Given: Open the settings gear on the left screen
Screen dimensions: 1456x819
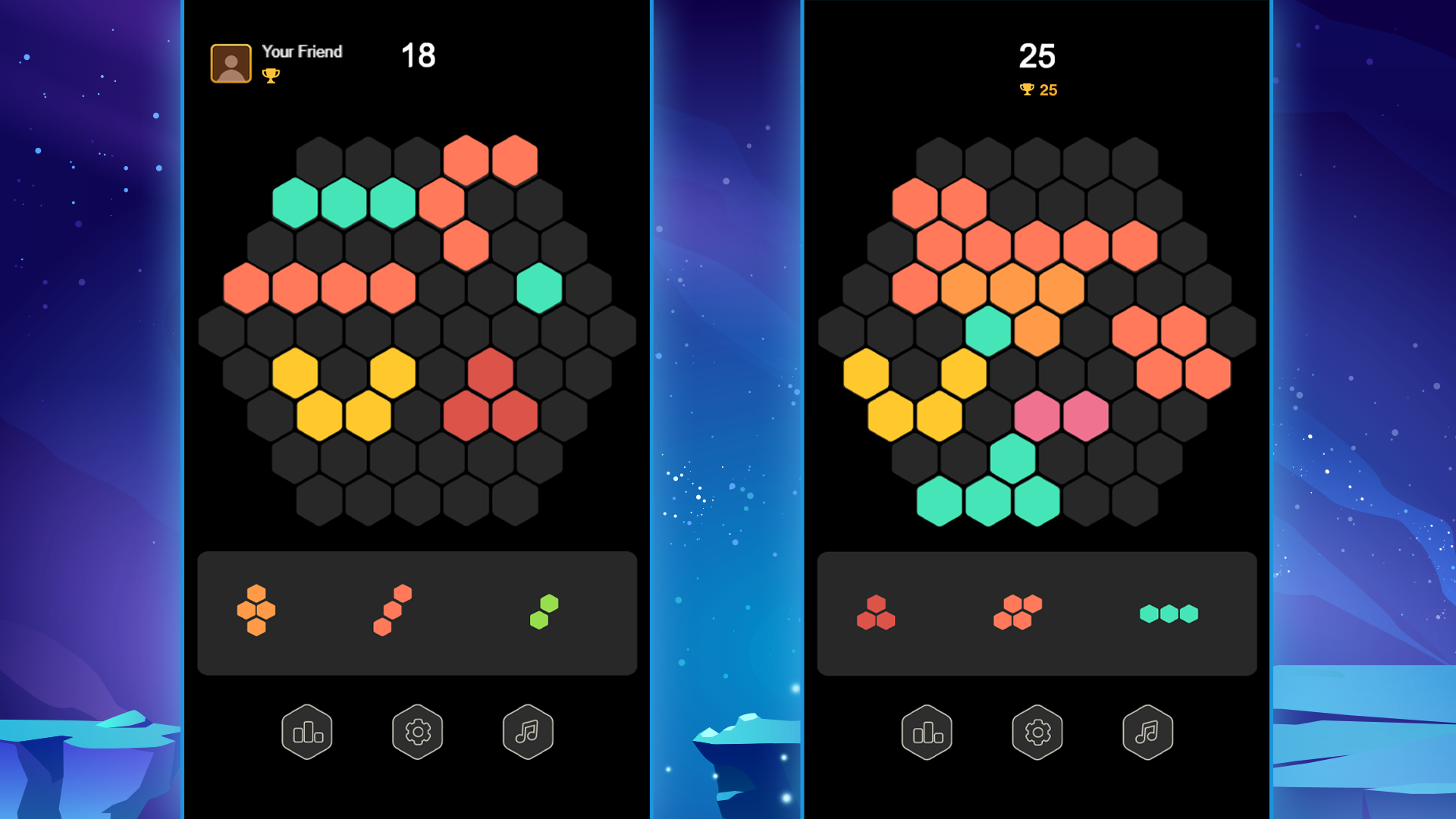Looking at the screenshot, I should pos(417,730).
